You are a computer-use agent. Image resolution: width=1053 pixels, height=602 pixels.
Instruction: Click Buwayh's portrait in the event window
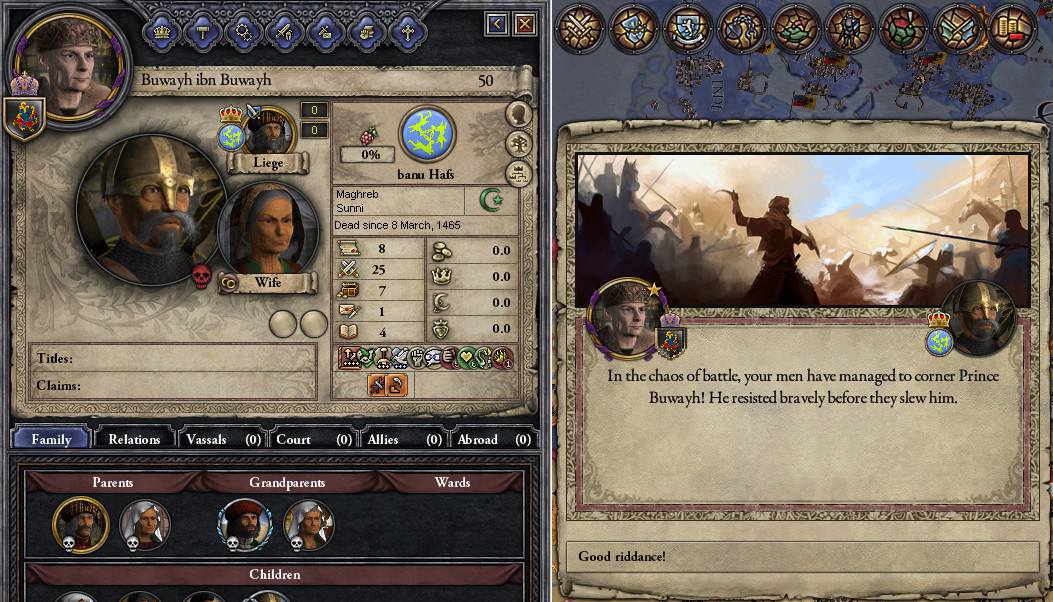[626, 316]
